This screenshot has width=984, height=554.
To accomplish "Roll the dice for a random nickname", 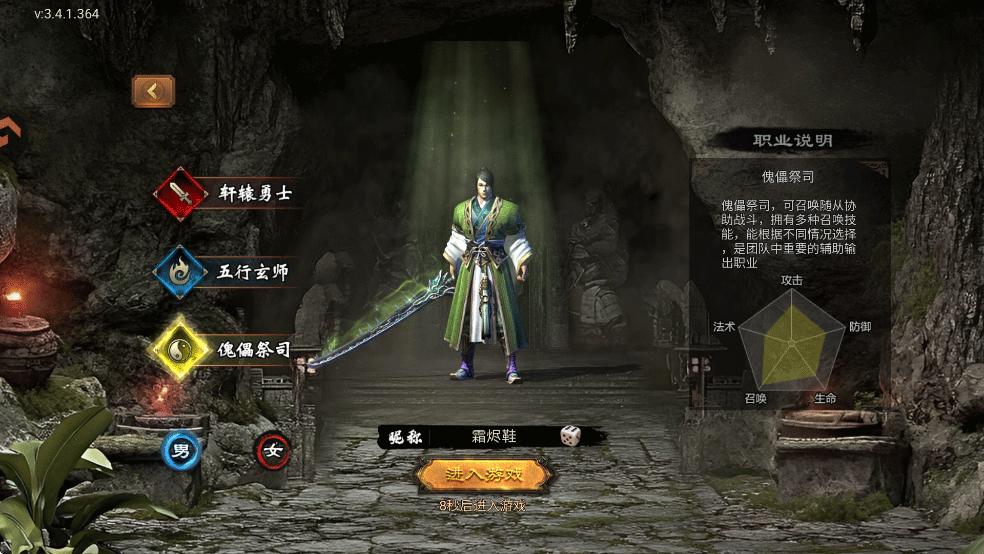I will [x=570, y=436].
